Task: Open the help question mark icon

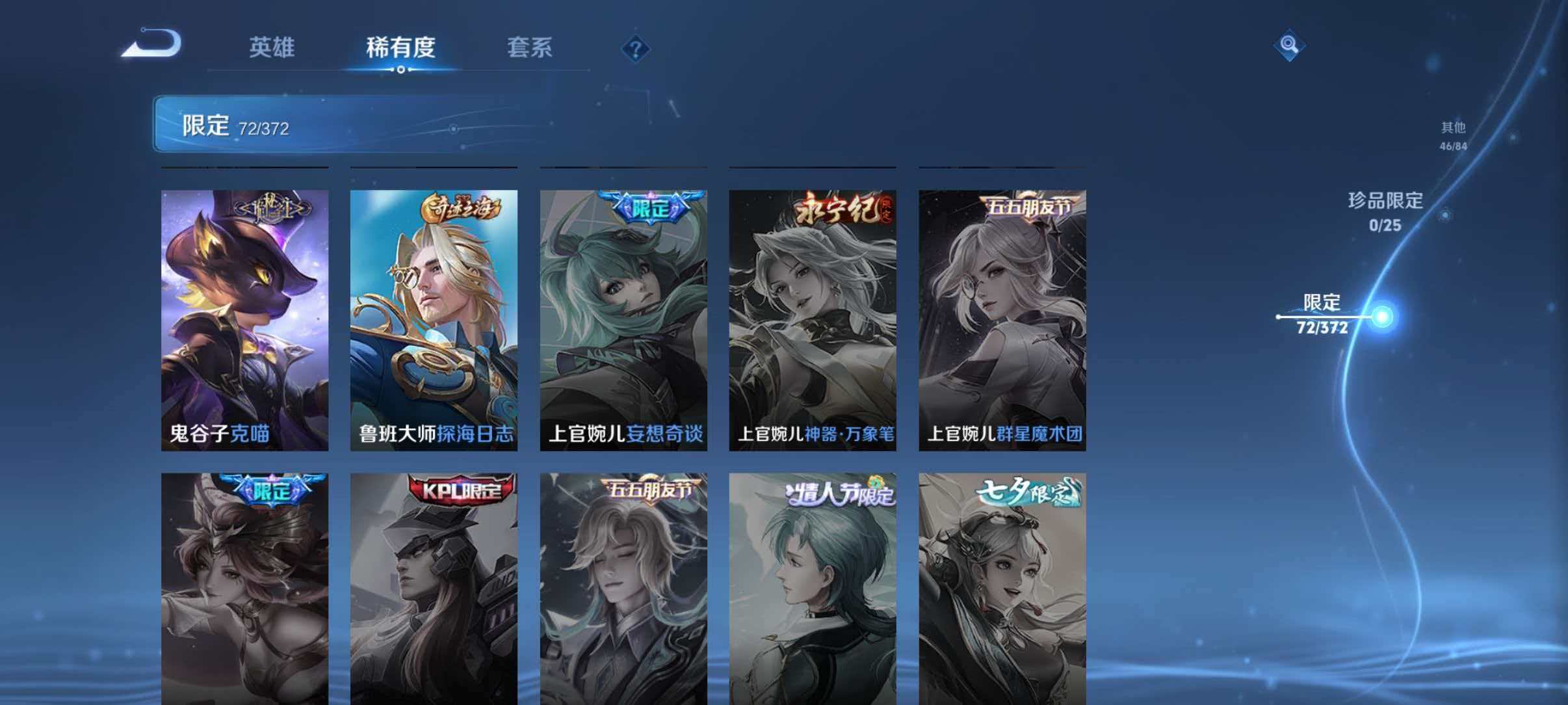Action: click(x=635, y=49)
